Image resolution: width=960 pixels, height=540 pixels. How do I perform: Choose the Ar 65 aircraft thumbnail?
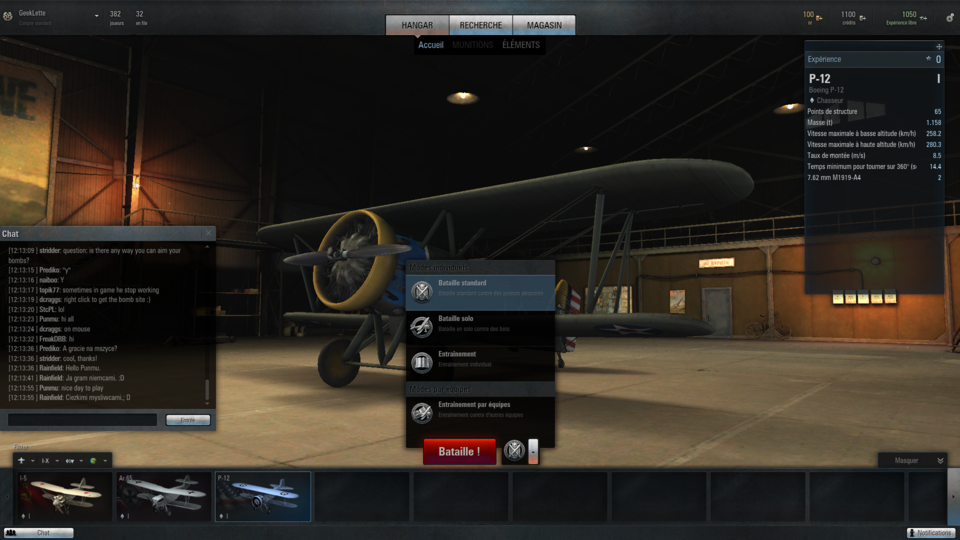point(163,497)
